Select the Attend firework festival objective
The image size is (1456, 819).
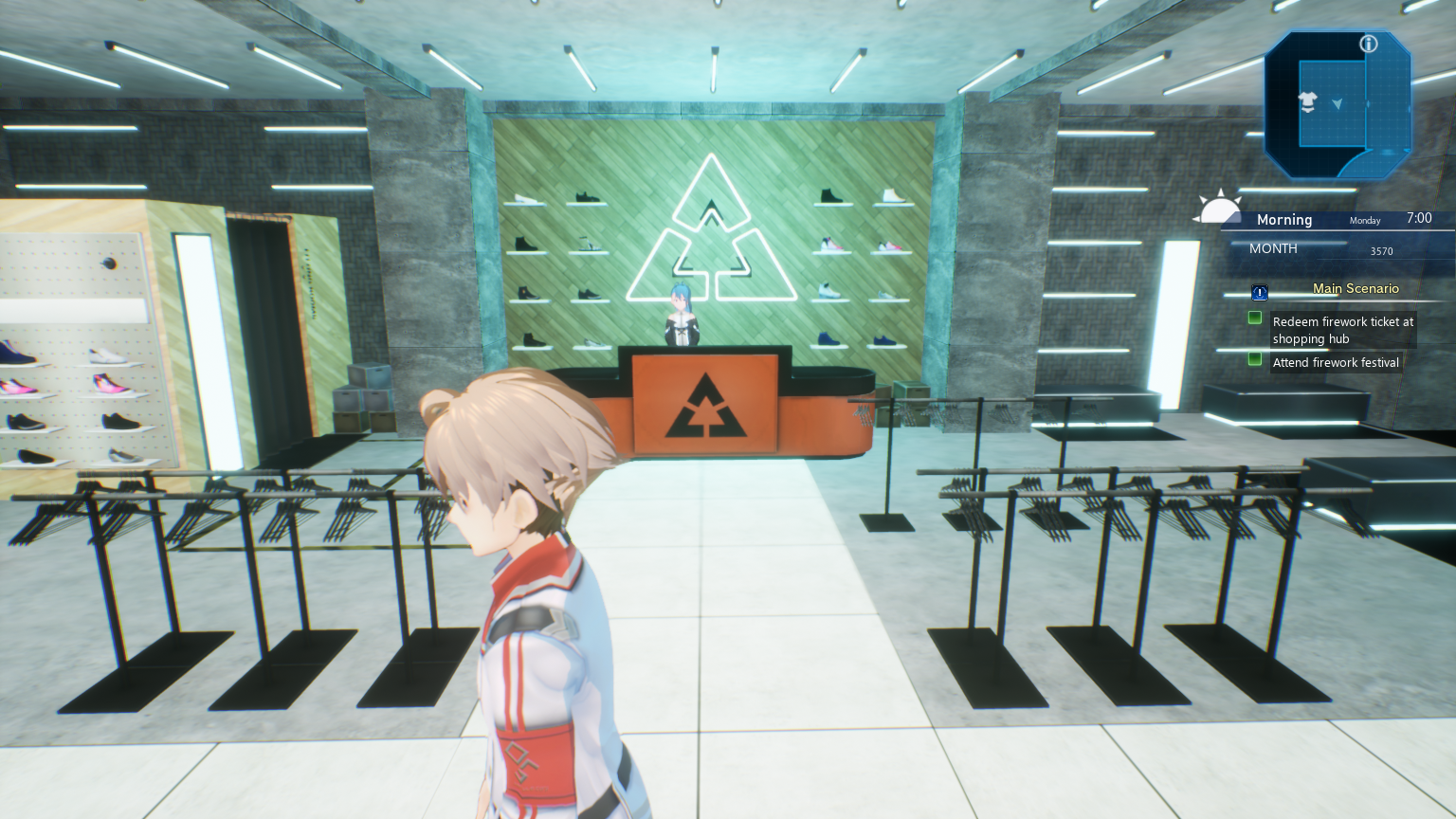pyautogui.click(x=1336, y=362)
